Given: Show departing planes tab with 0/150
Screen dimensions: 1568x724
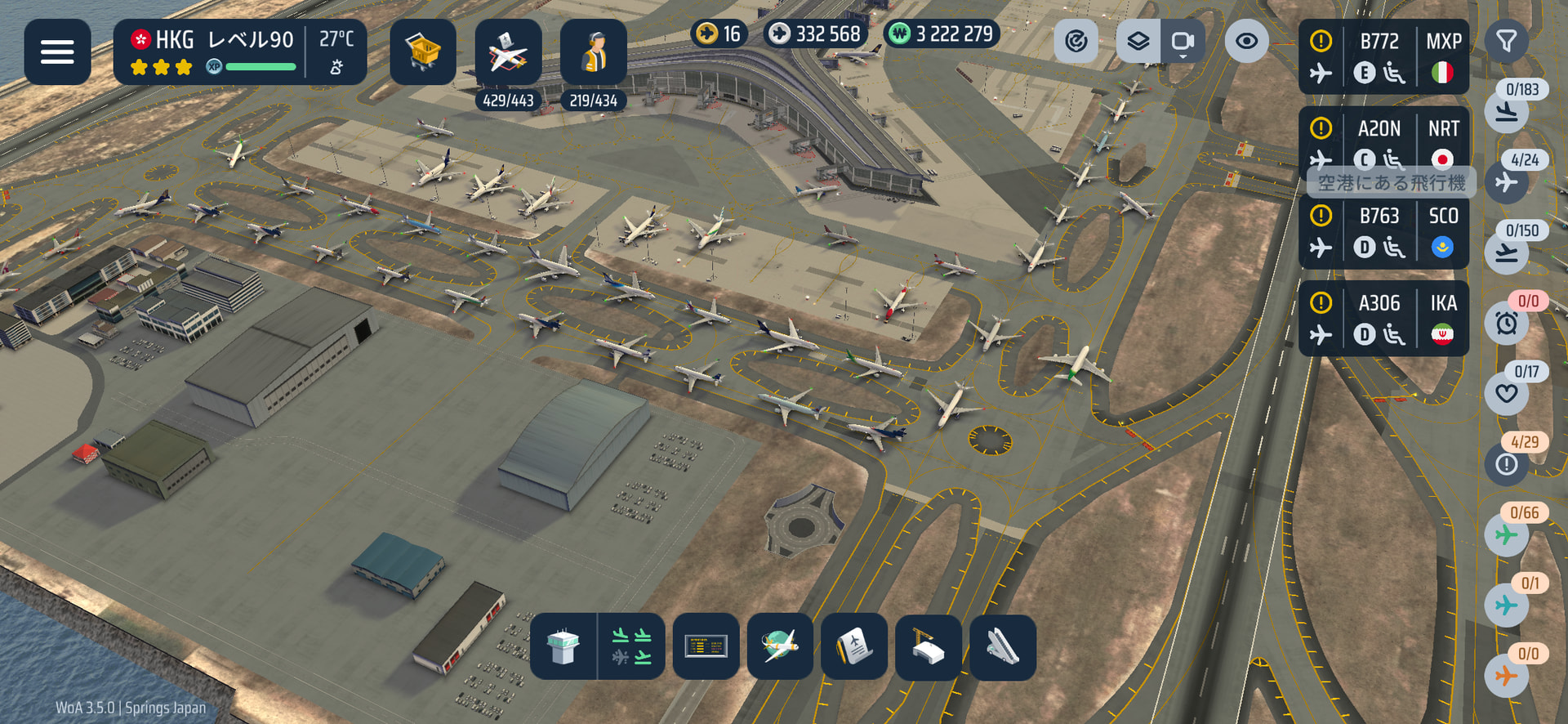Looking at the screenshot, I should (x=1507, y=253).
